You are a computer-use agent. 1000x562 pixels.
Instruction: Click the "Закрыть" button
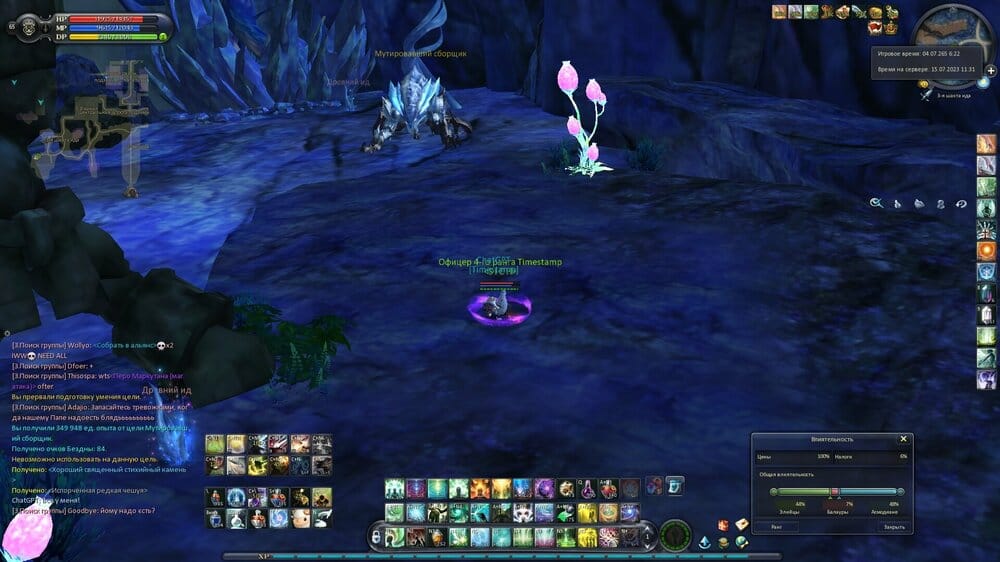[893, 526]
